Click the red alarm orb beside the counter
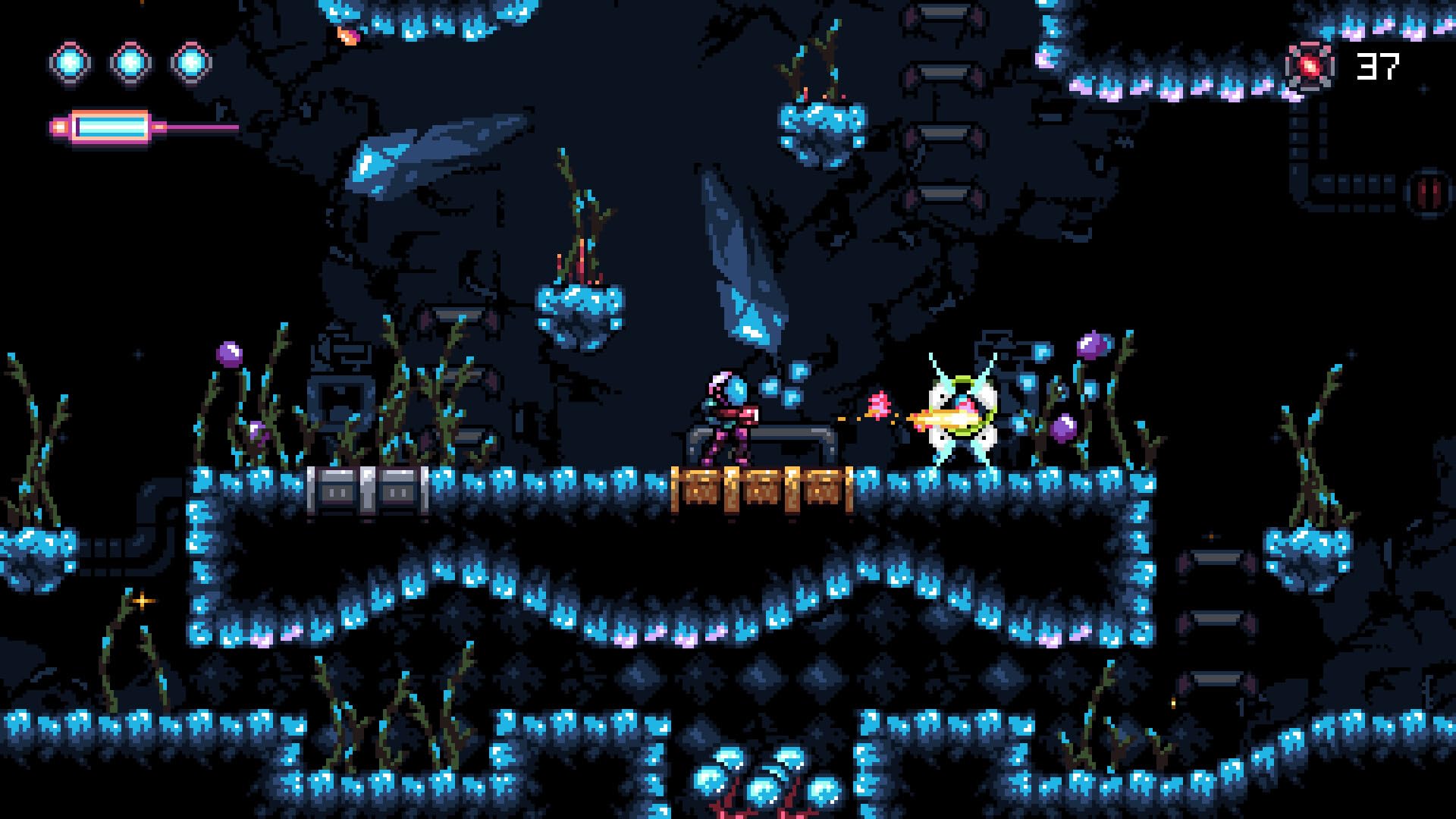The height and width of the screenshot is (819, 1456). 1309,64
